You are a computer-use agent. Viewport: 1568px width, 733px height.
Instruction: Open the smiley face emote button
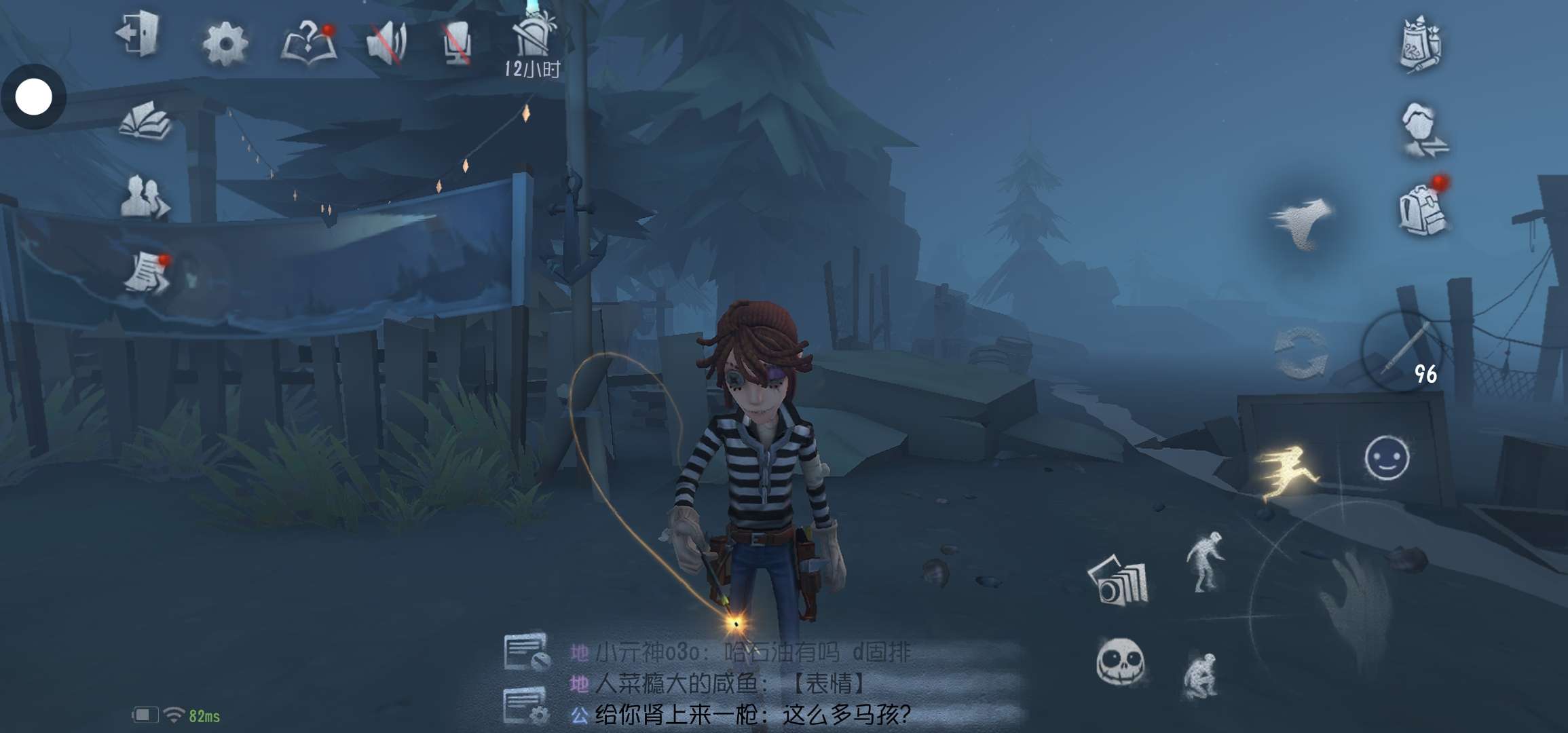(x=1386, y=458)
